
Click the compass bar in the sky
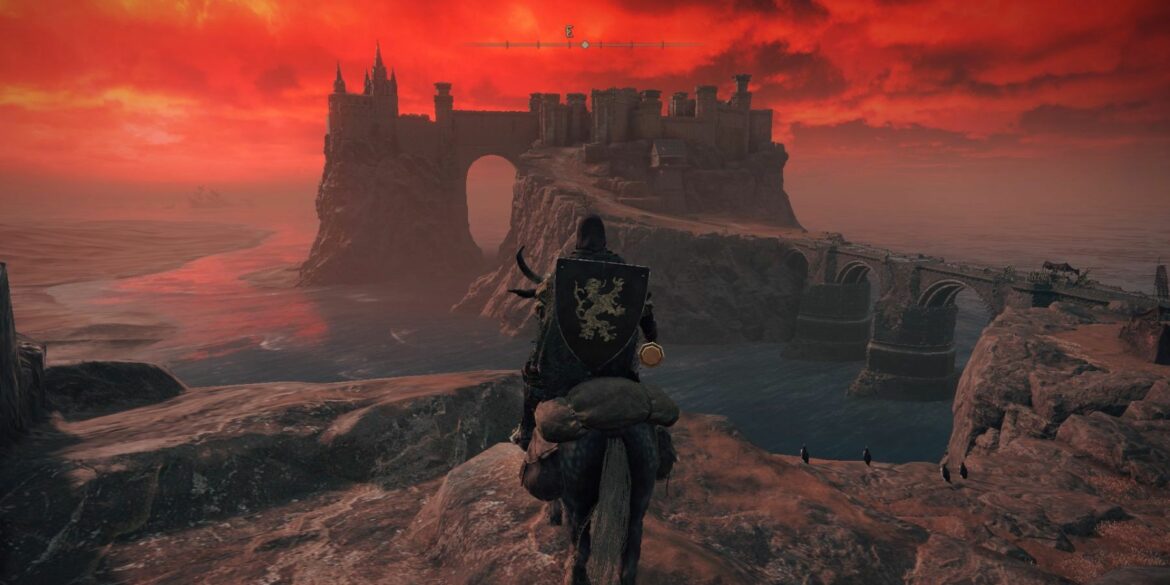[x=585, y=44]
